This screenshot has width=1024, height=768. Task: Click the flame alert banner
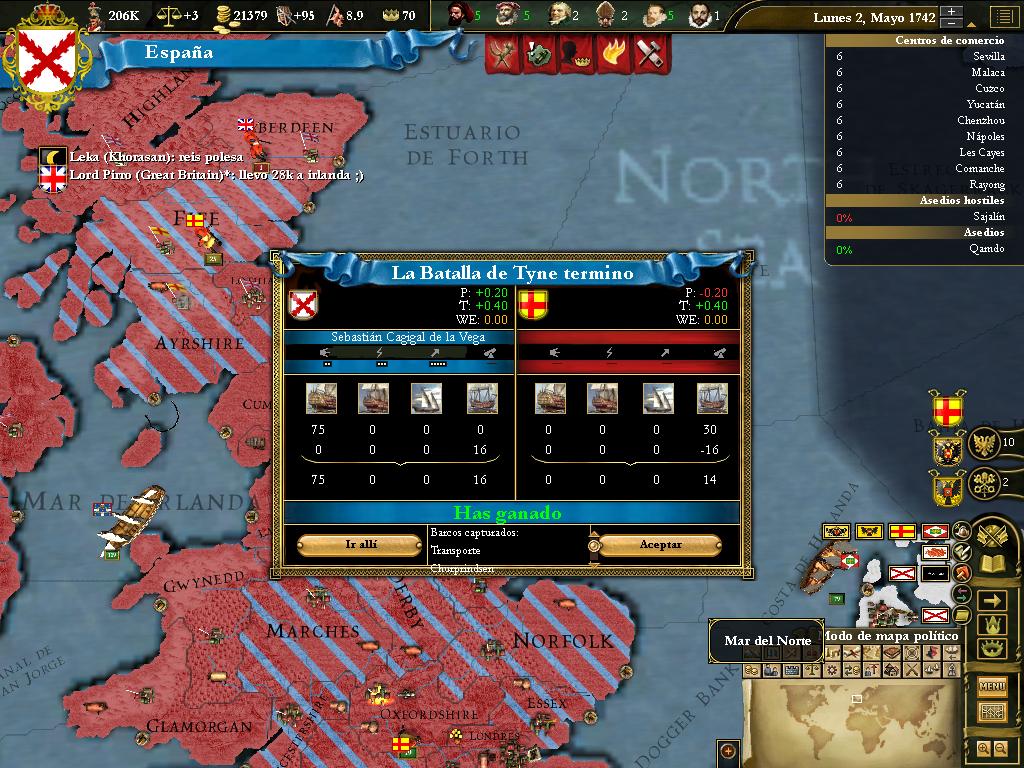point(614,54)
